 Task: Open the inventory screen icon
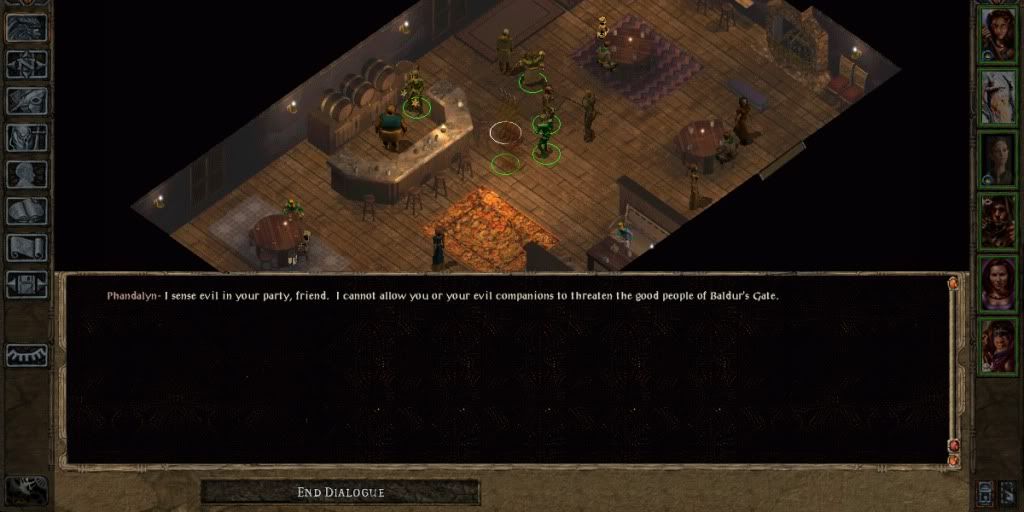coord(27,137)
